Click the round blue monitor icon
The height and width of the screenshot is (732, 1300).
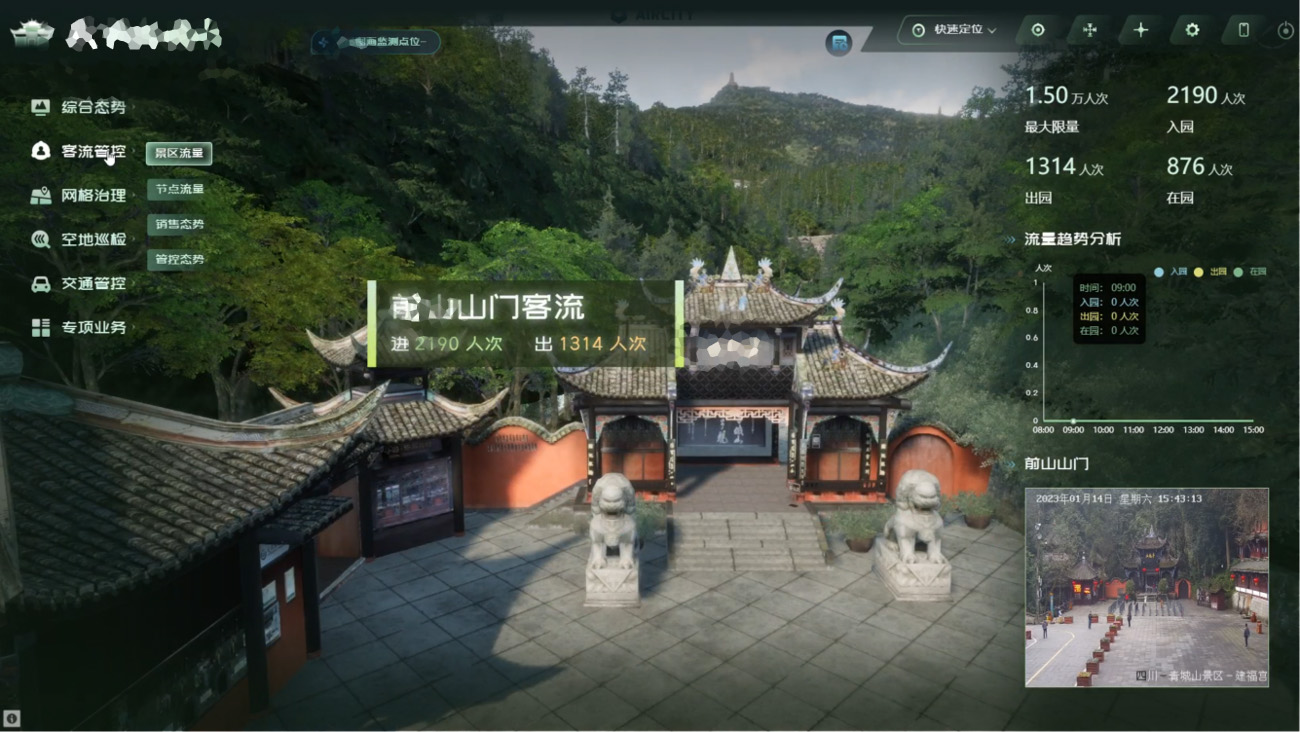coord(839,43)
